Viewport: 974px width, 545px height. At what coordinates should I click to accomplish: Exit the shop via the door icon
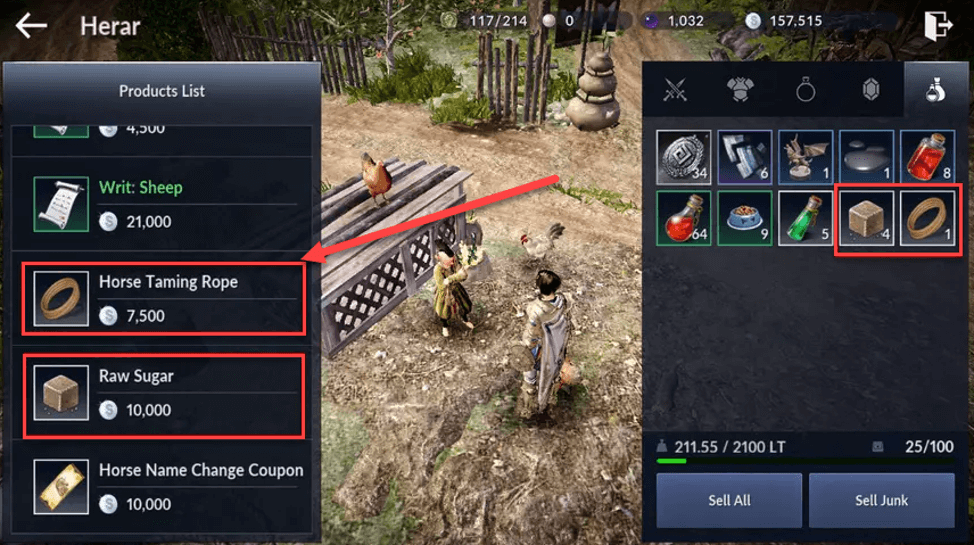[x=938, y=26]
